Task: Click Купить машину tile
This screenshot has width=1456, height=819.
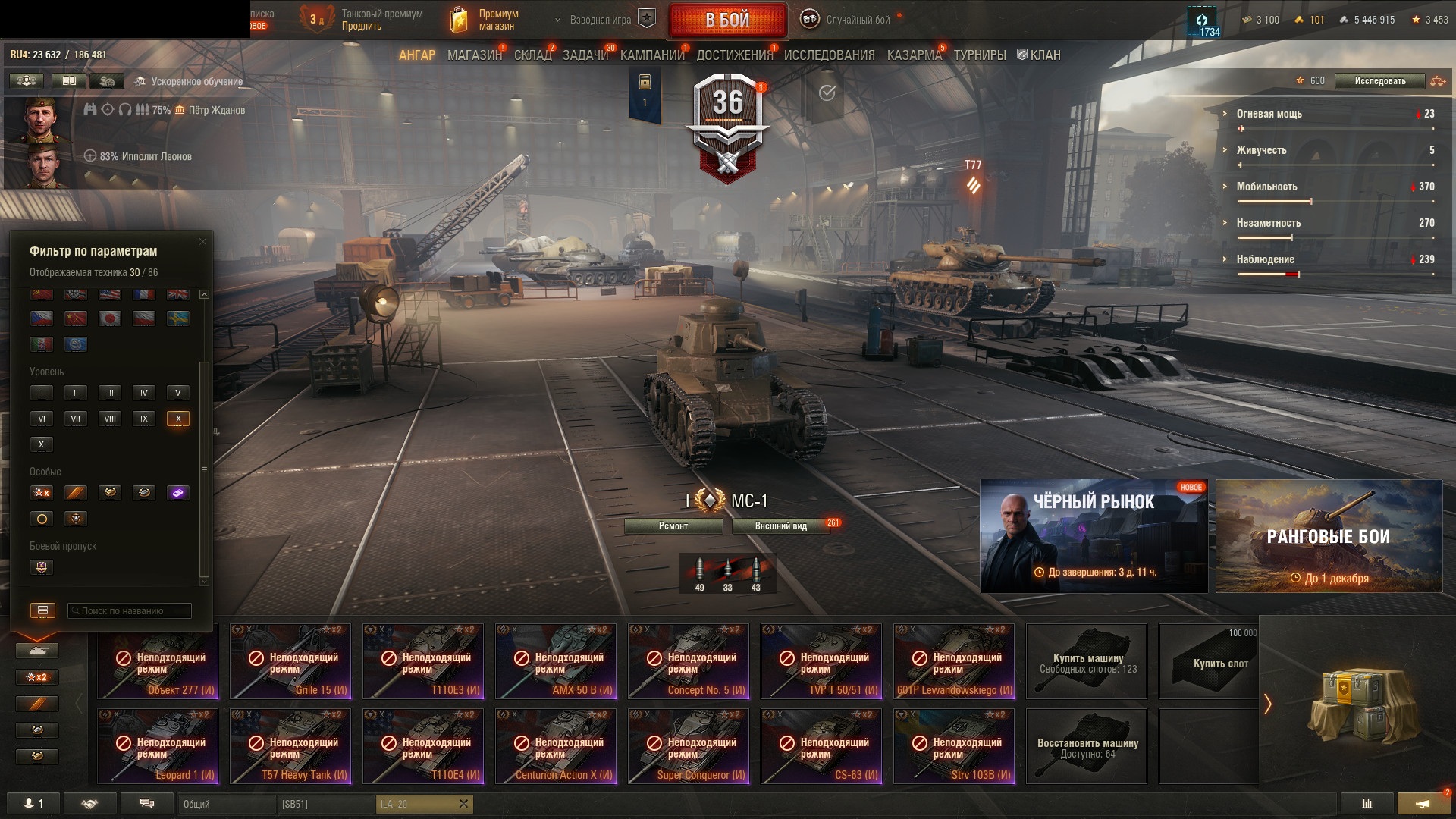Action: (x=1087, y=661)
